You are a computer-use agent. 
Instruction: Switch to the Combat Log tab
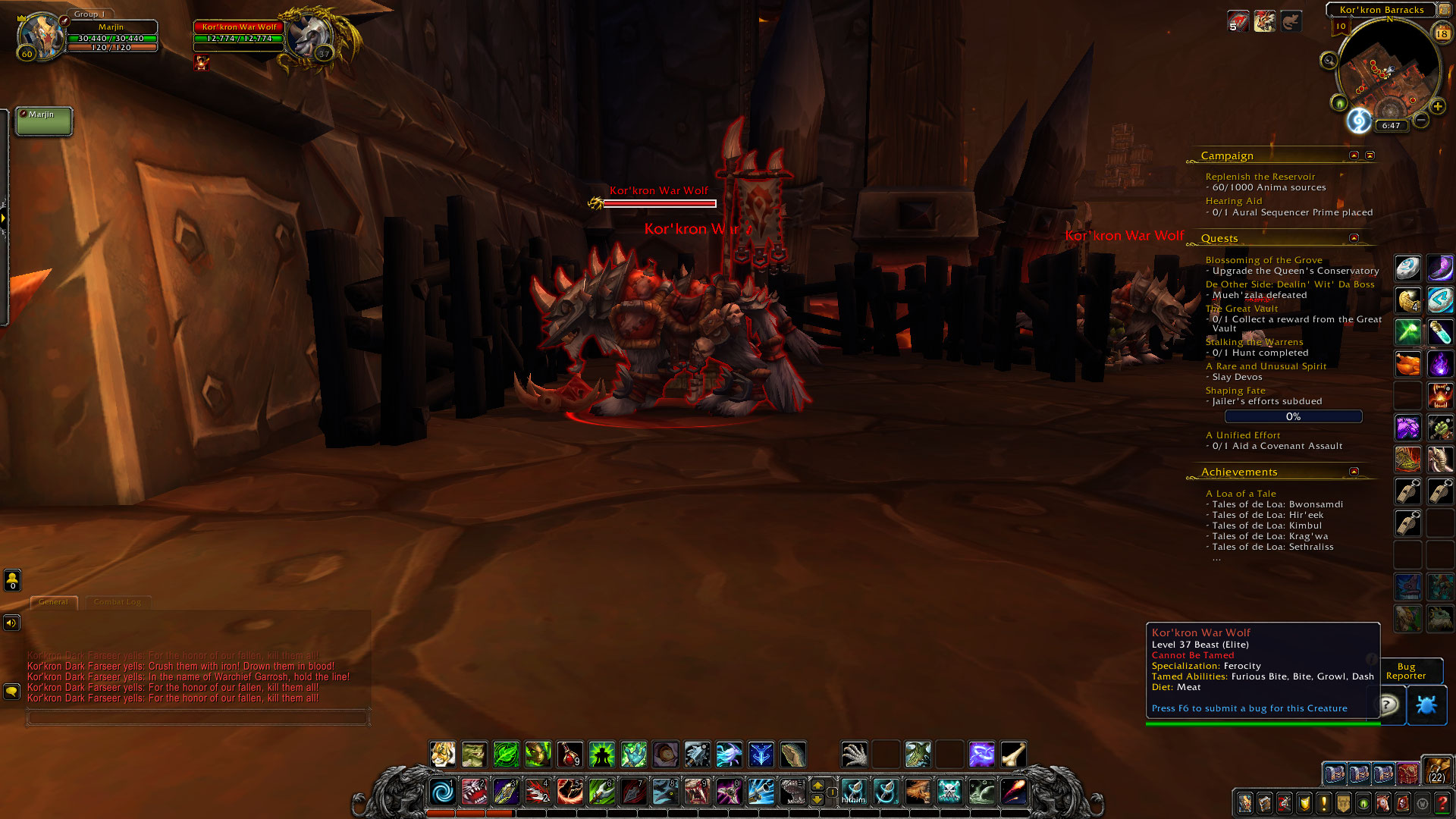(118, 602)
